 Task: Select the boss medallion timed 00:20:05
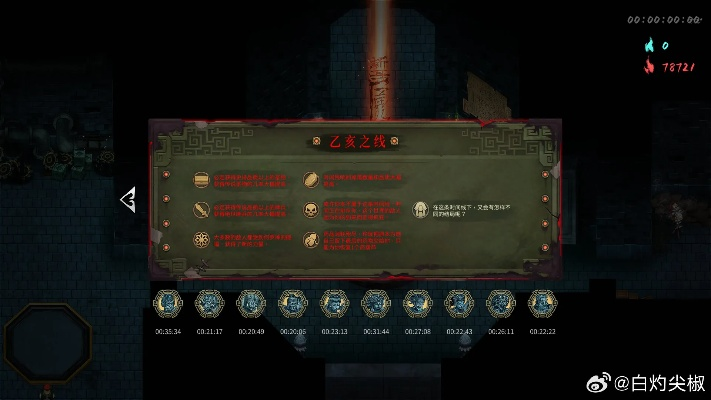coord(293,302)
